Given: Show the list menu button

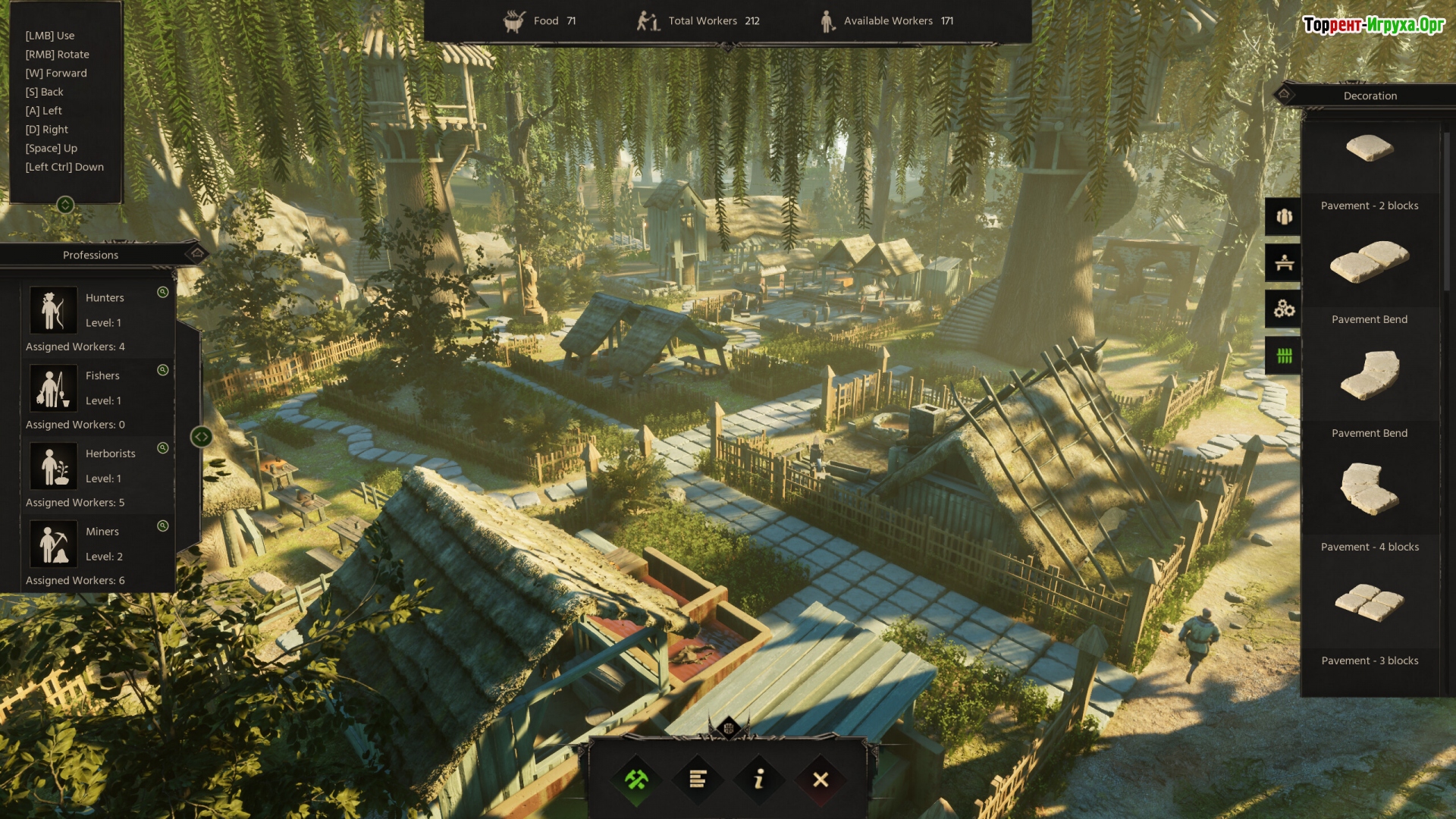Looking at the screenshot, I should (x=698, y=780).
